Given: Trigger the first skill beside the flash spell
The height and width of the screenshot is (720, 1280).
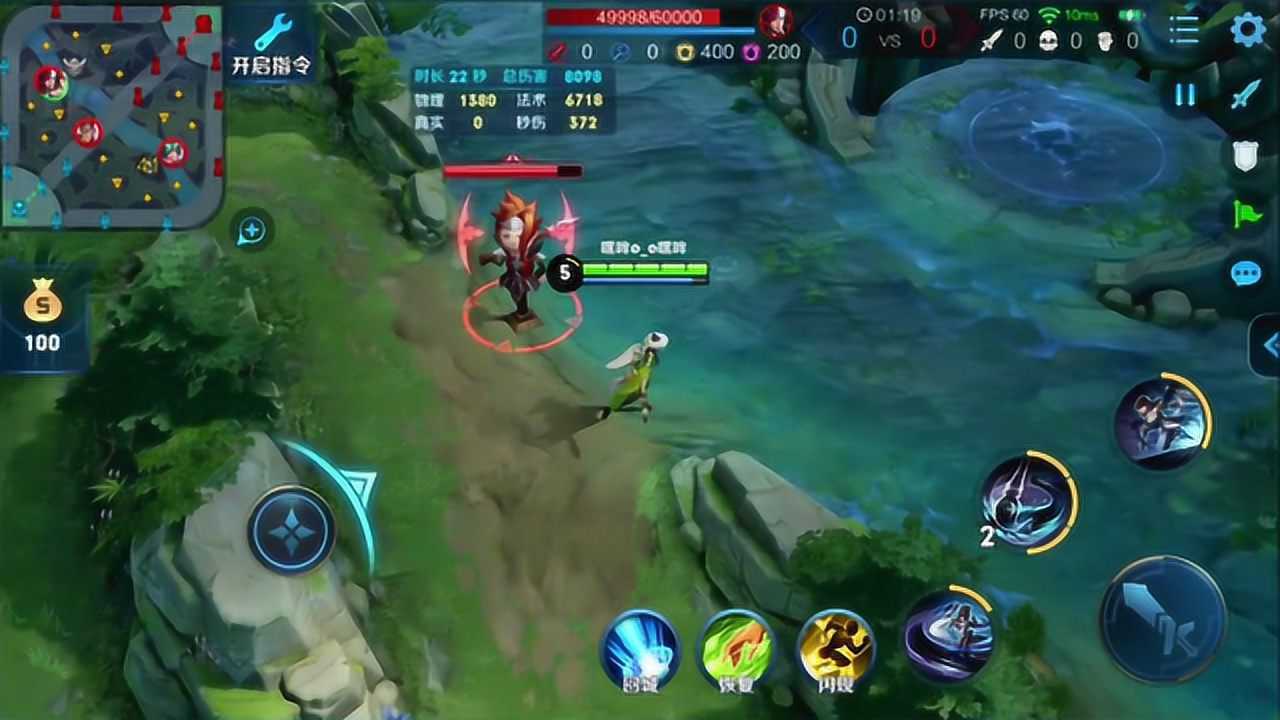Looking at the screenshot, I should coord(948,634).
